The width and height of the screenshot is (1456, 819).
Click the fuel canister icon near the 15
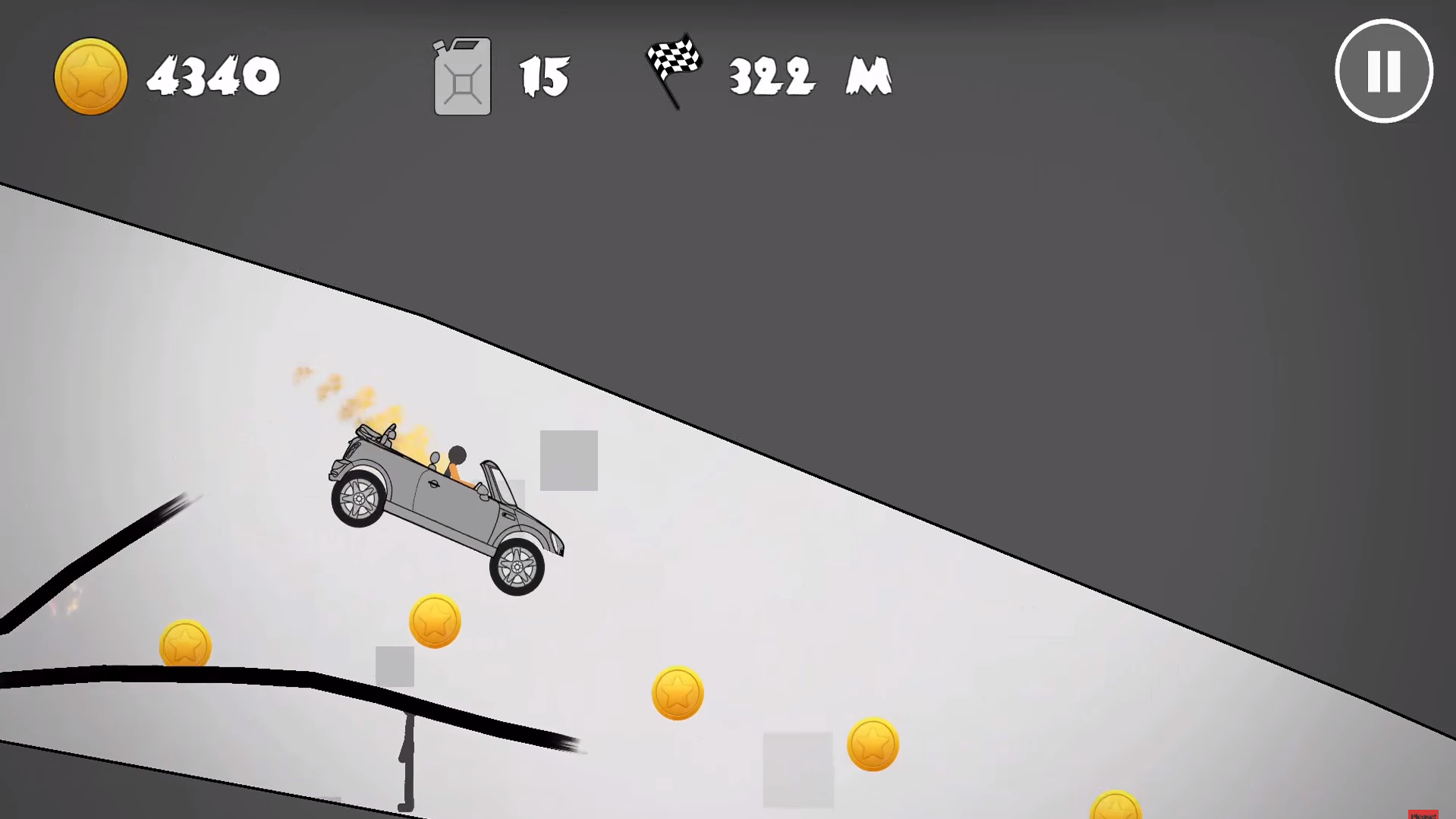pyautogui.click(x=461, y=75)
